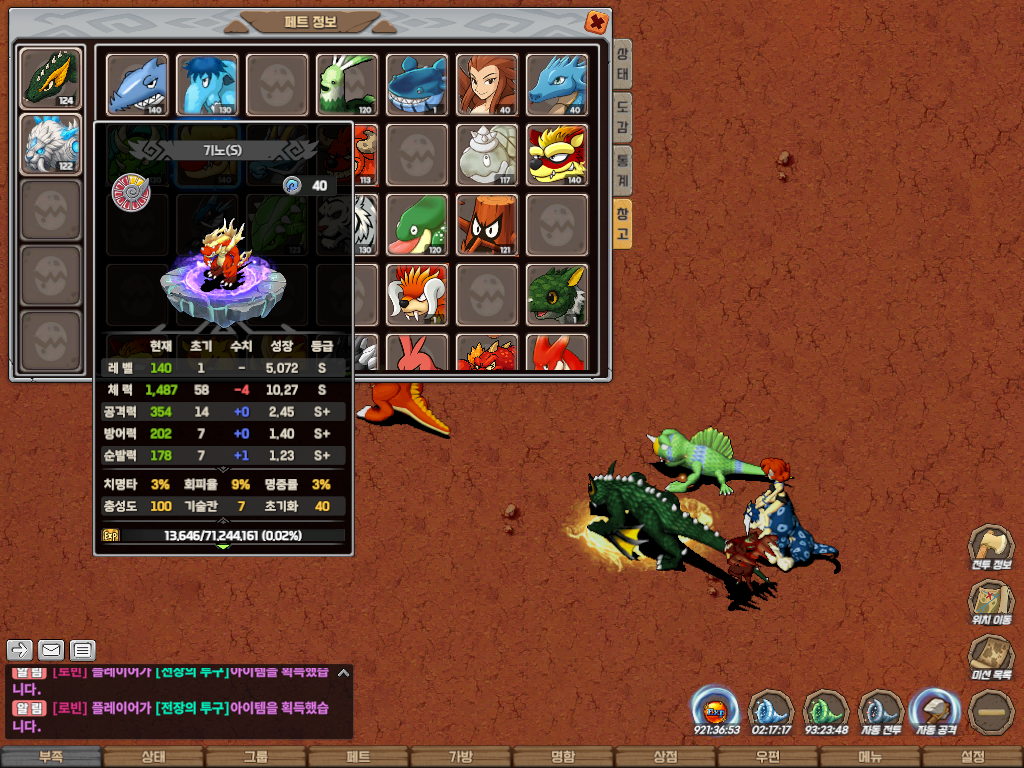Screen dimensions: 1024x768
Task: Switch to the 상태 side tab
Action: [622, 65]
